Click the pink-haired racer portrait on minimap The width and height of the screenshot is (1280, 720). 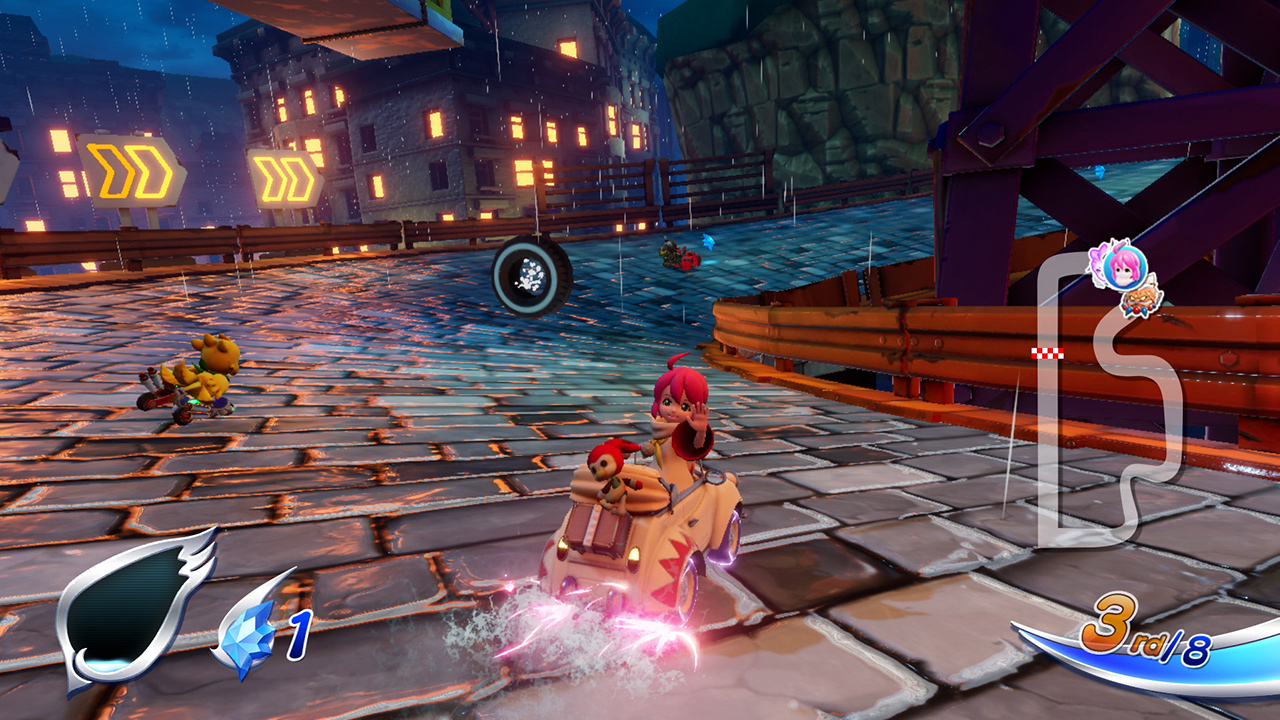[1123, 269]
